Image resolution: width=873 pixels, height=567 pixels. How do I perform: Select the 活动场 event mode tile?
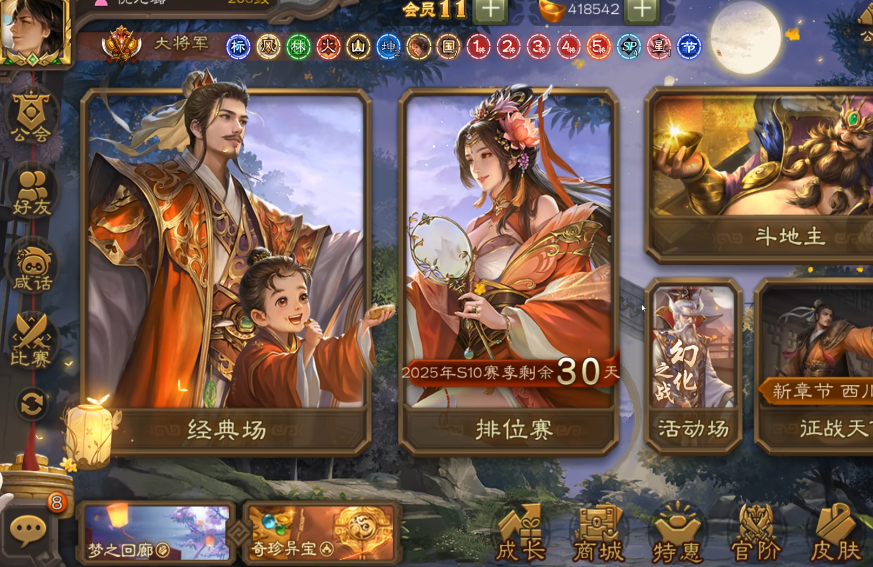[x=693, y=366]
